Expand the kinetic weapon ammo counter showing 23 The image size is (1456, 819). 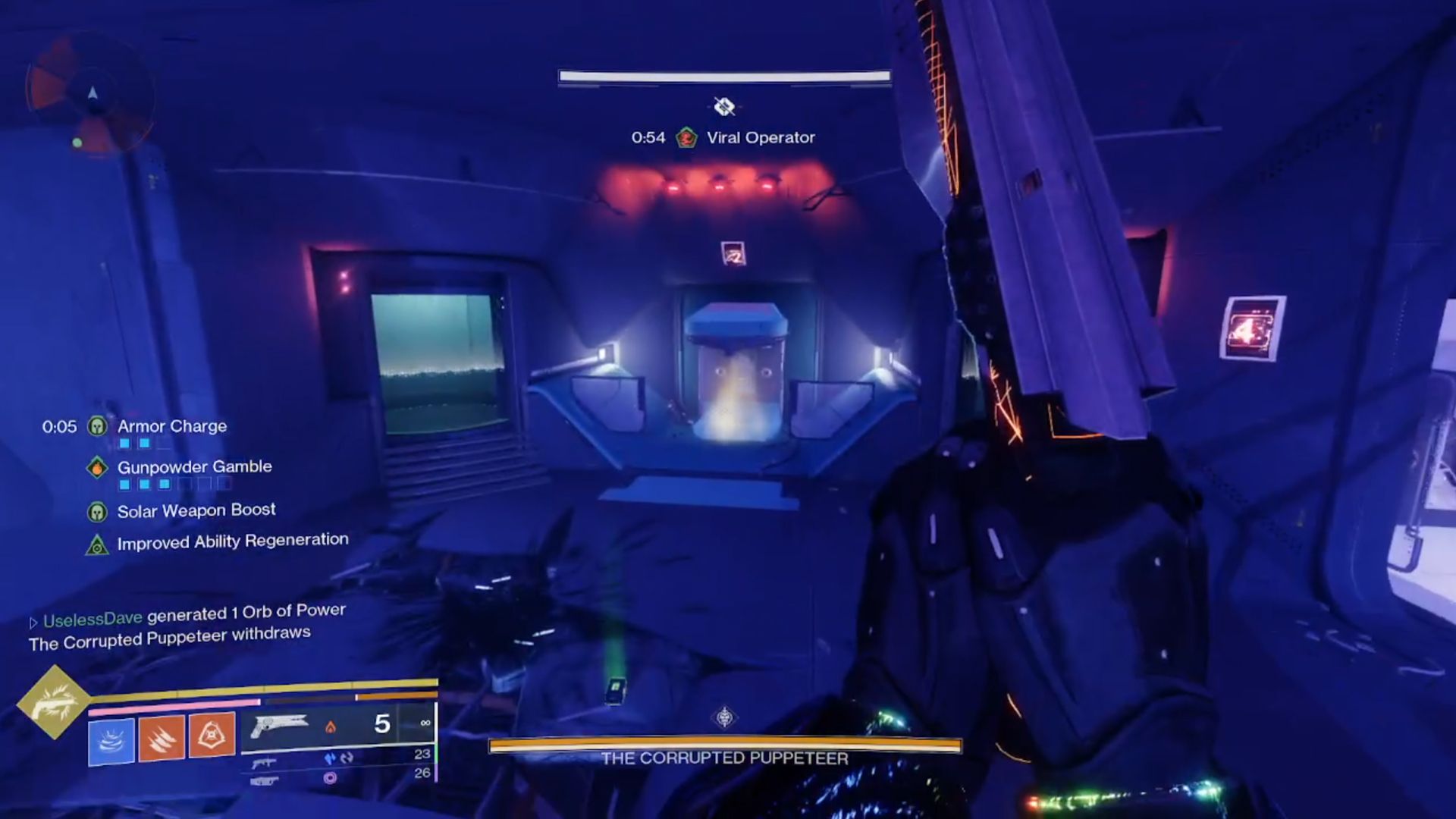tap(422, 755)
